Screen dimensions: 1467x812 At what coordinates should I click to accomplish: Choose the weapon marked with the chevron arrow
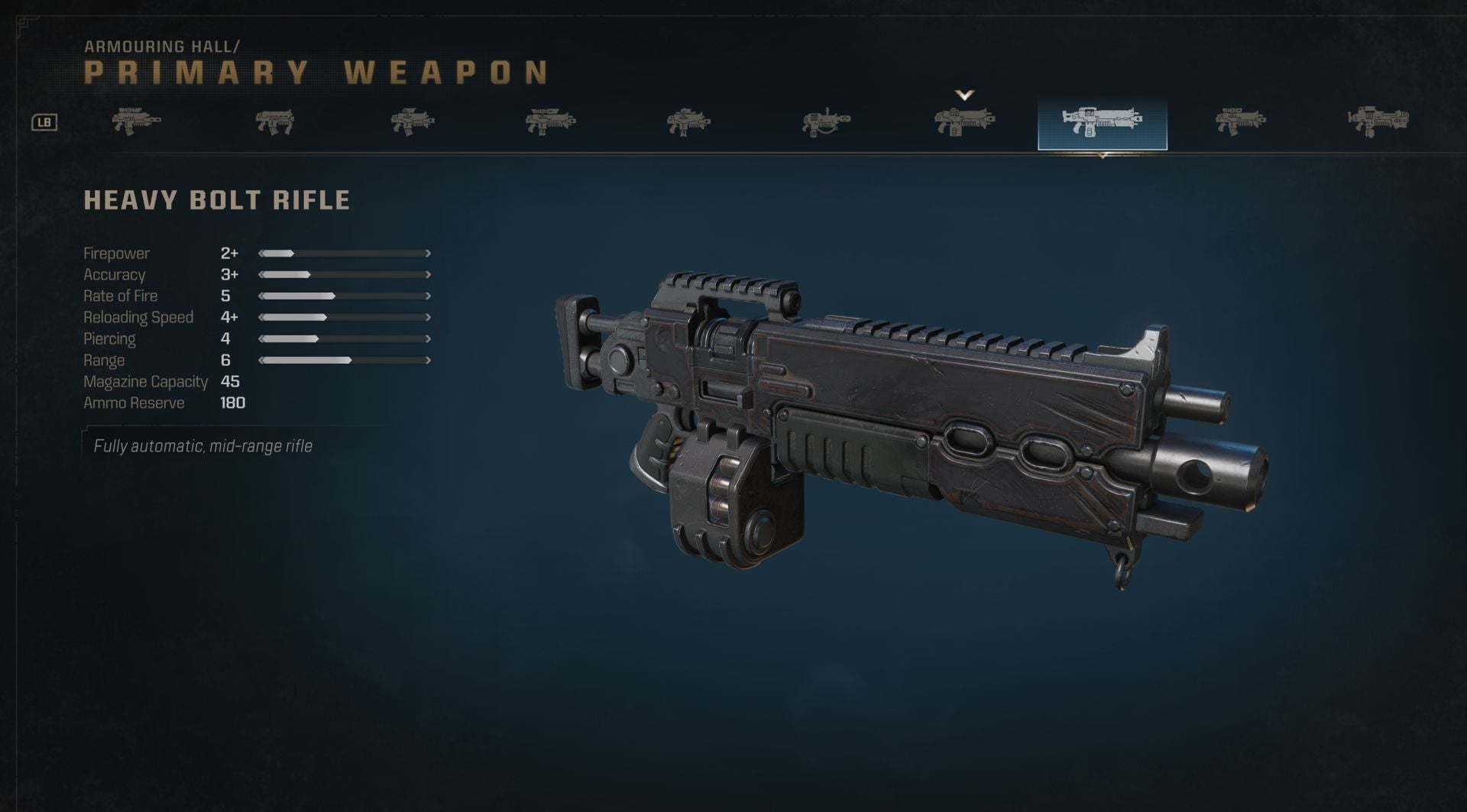tap(964, 121)
